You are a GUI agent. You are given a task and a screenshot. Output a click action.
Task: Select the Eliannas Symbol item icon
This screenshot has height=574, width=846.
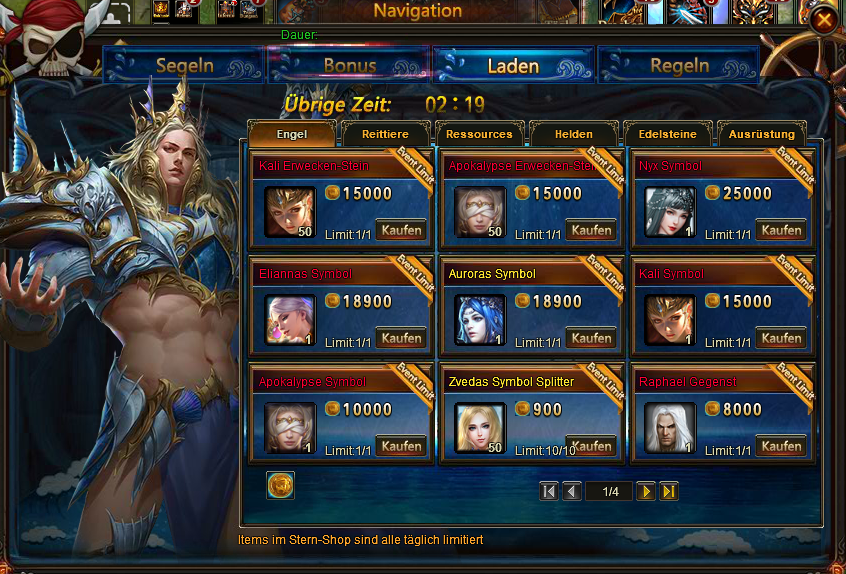(290, 320)
